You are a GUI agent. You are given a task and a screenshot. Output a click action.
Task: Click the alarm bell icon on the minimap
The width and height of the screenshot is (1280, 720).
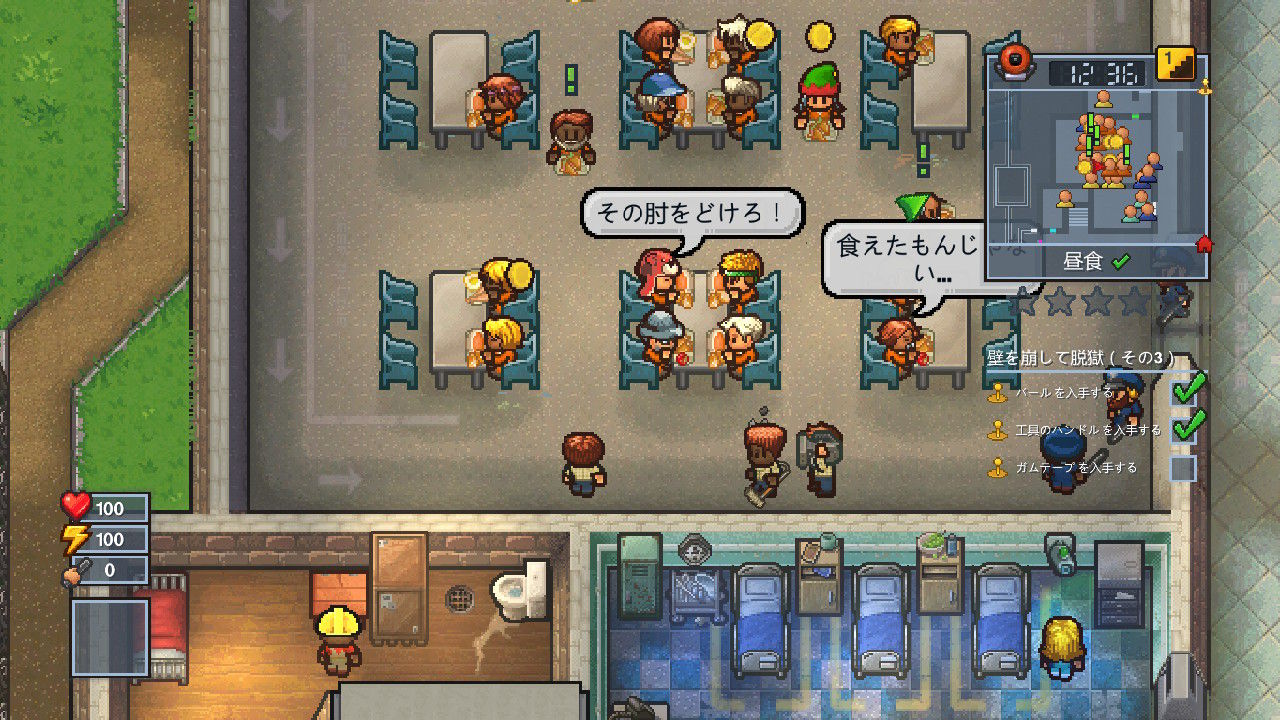tap(1013, 62)
